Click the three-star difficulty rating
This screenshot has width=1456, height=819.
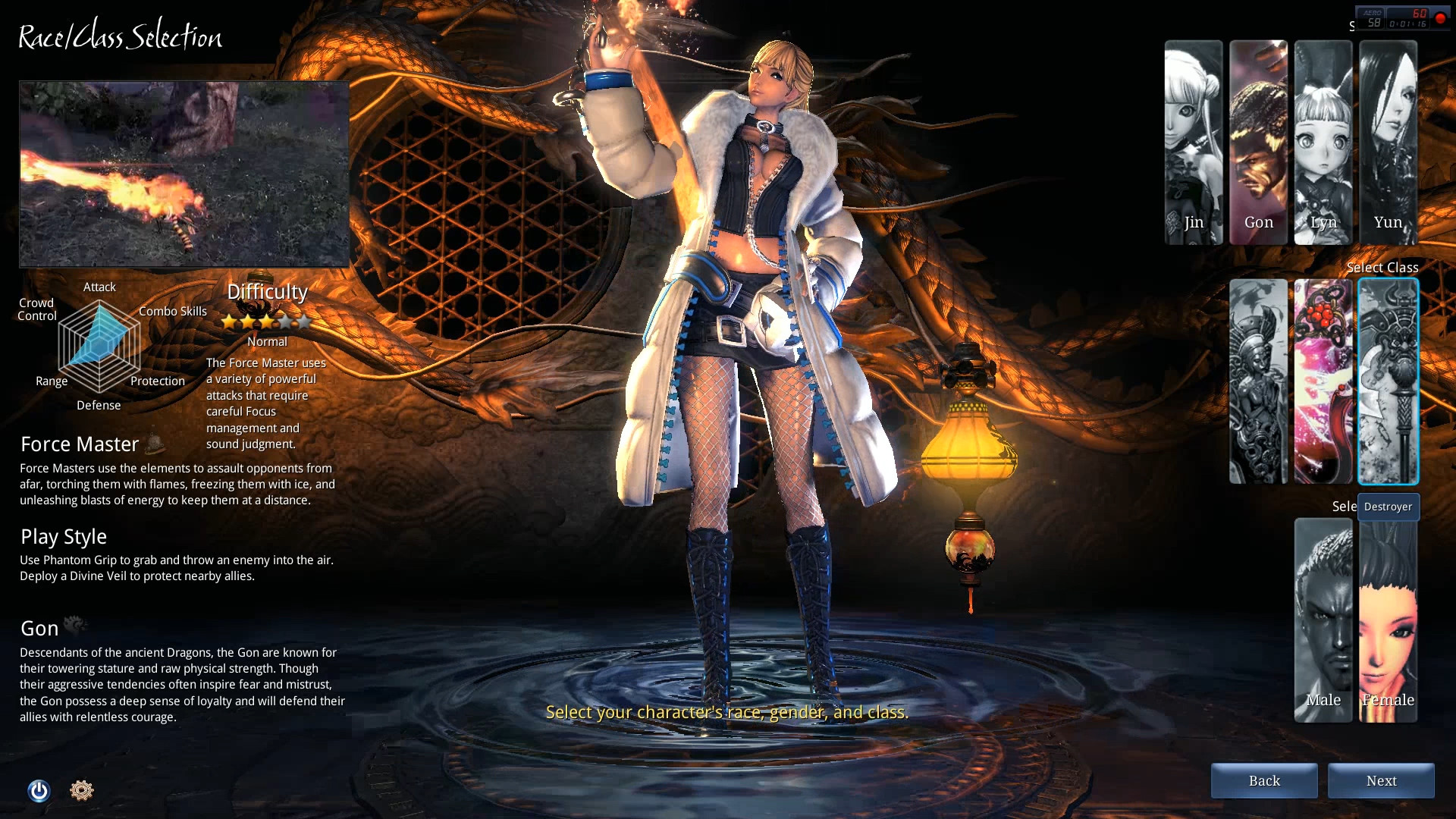coord(267,320)
